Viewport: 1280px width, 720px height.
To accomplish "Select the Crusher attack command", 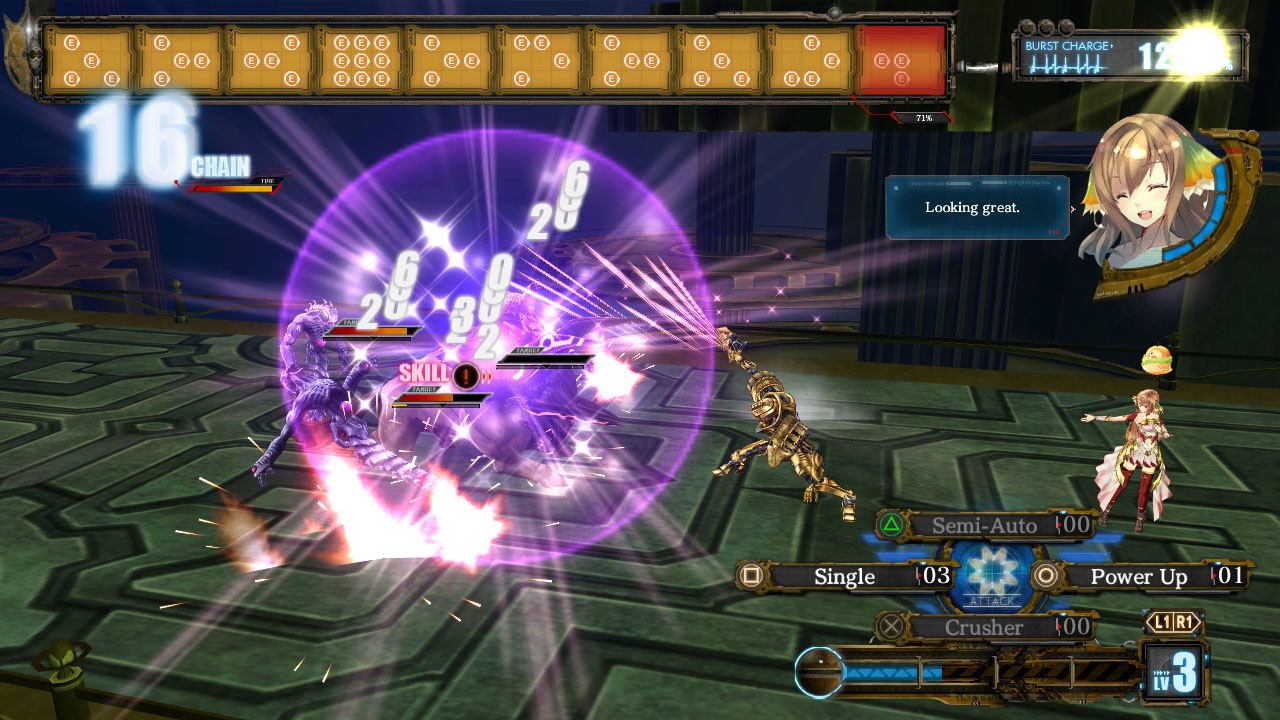I will (983, 627).
